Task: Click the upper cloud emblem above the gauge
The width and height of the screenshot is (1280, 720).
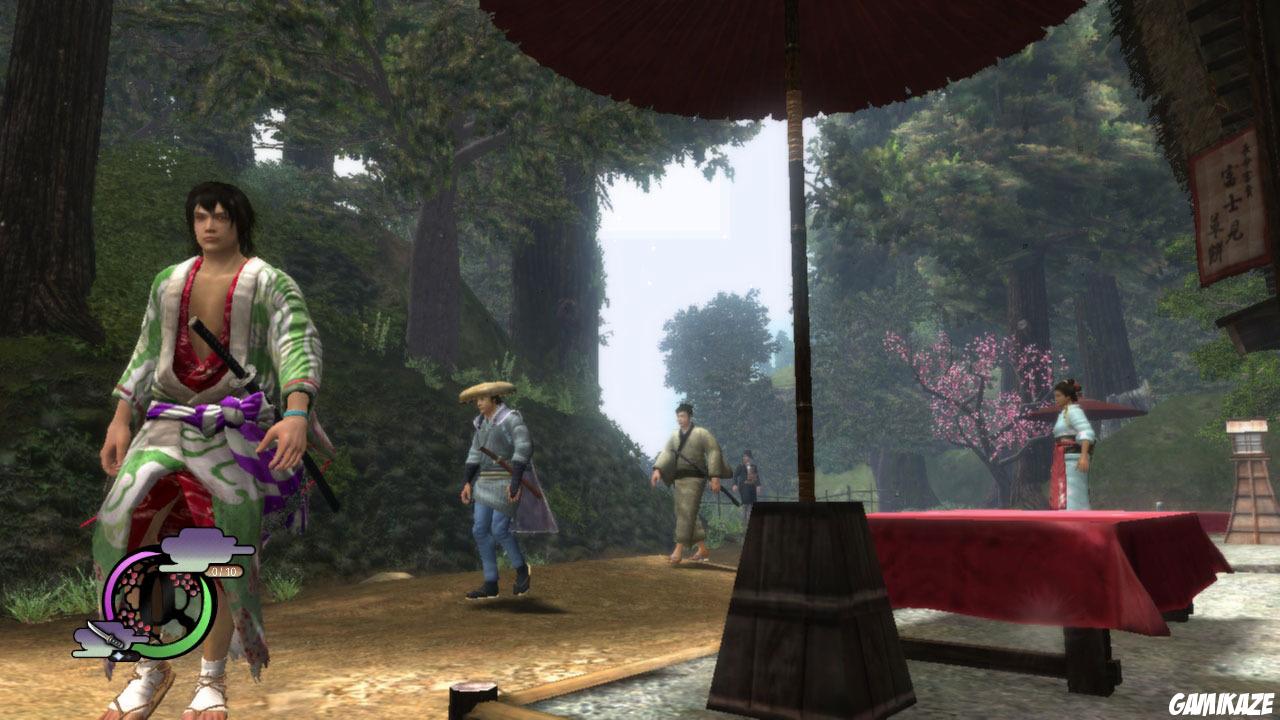Action: [x=196, y=549]
